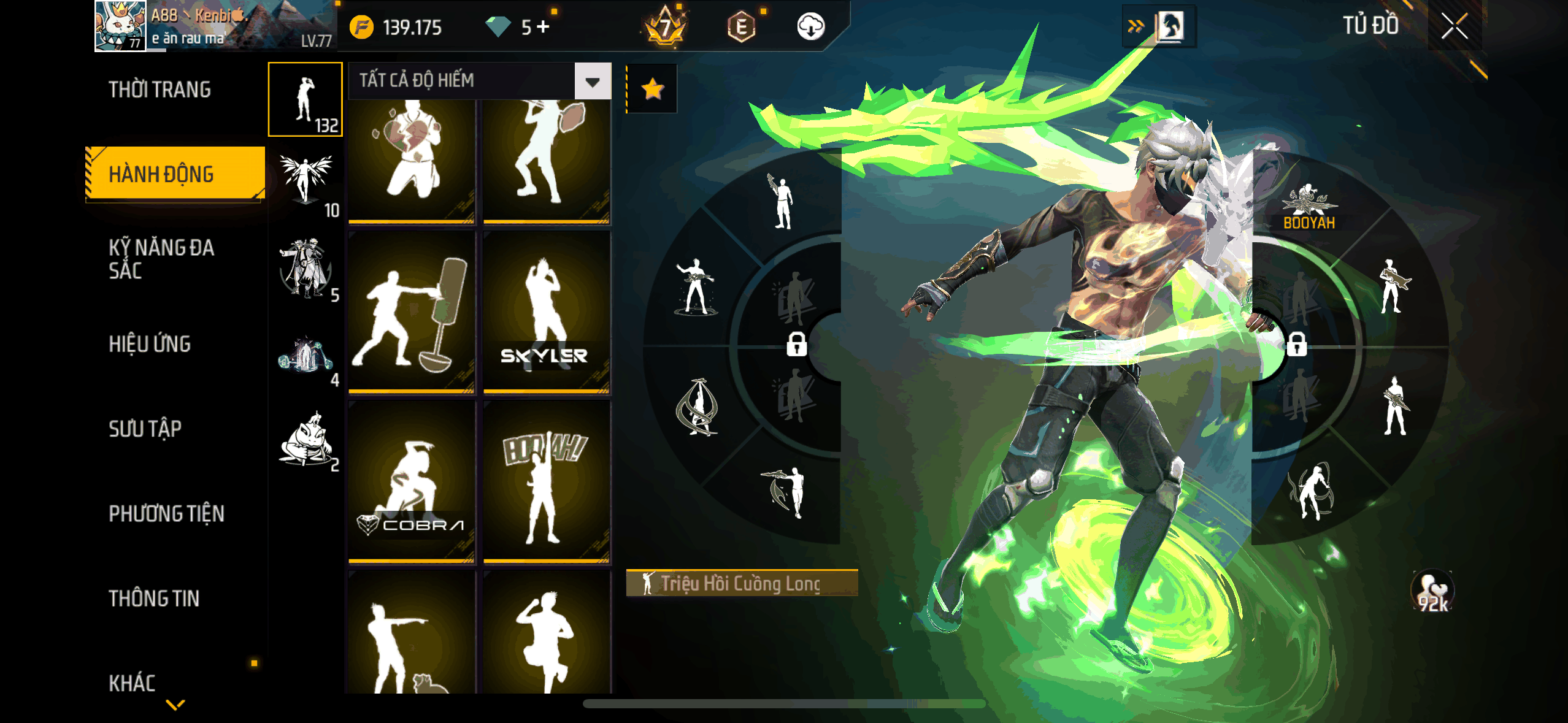
Task: Add diamonds with the plus button
Action: pyautogui.click(x=543, y=27)
